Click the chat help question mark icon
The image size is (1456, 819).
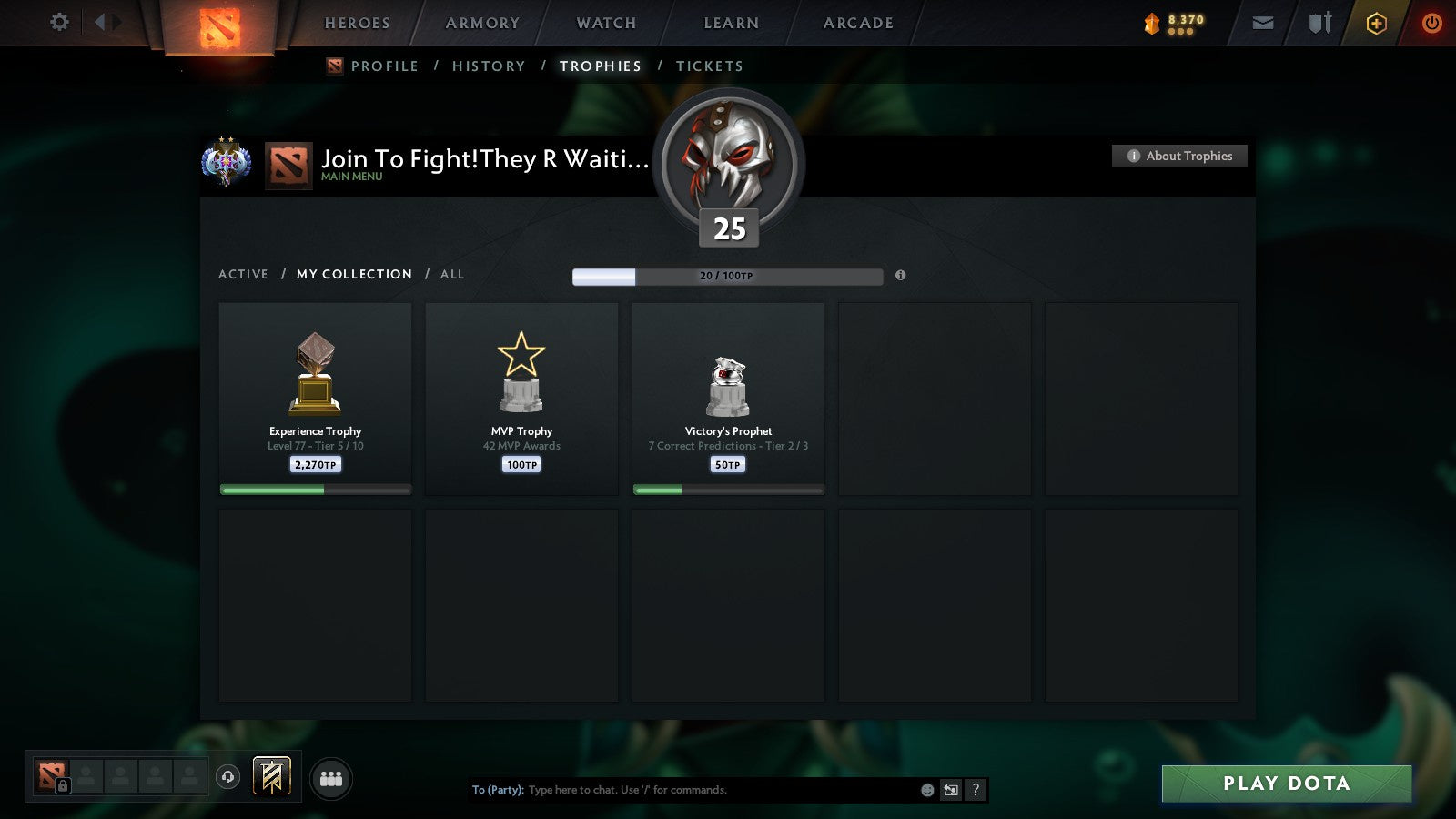(976, 790)
